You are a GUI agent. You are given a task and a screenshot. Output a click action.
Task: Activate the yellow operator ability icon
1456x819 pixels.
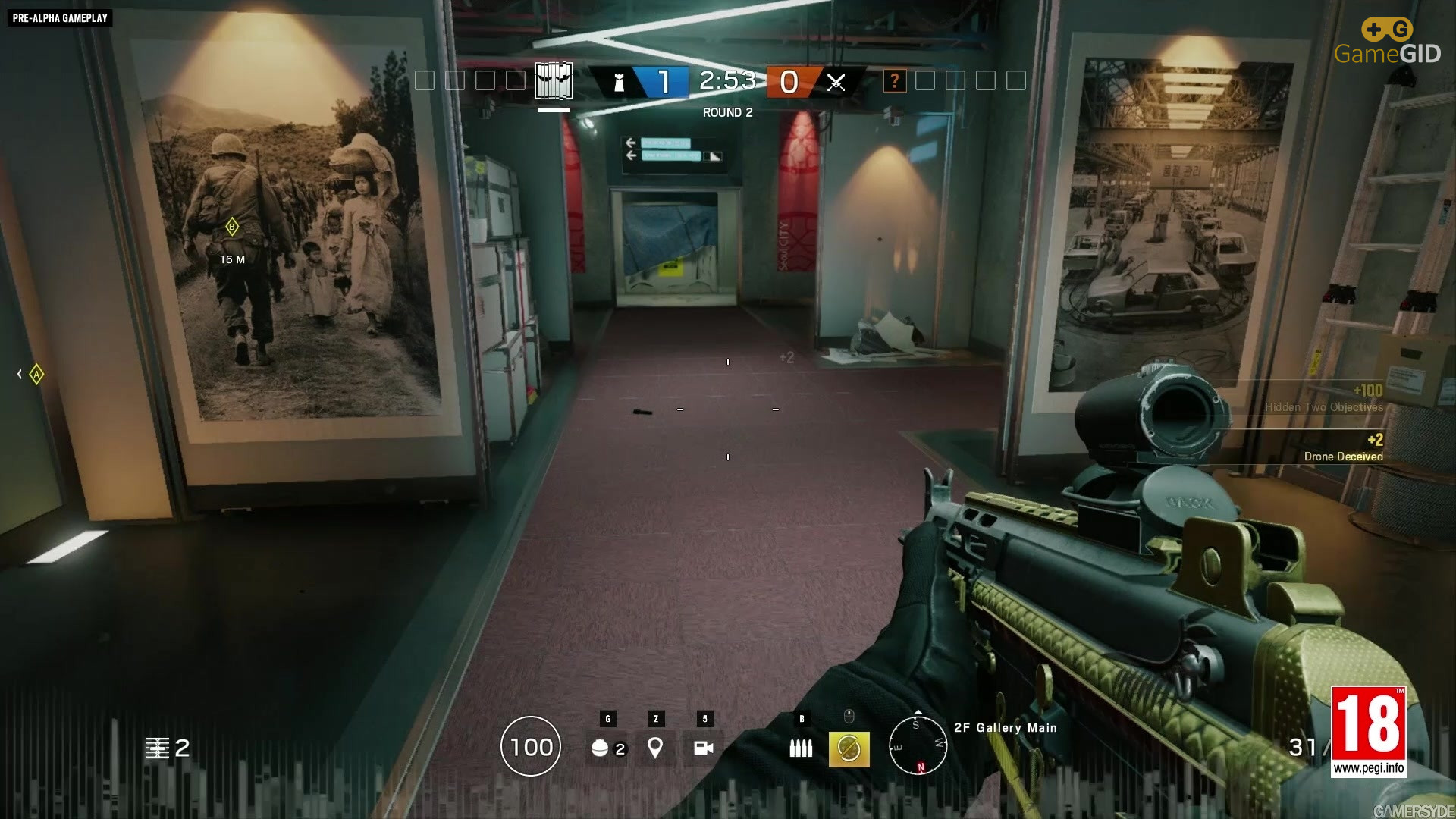tap(849, 749)
